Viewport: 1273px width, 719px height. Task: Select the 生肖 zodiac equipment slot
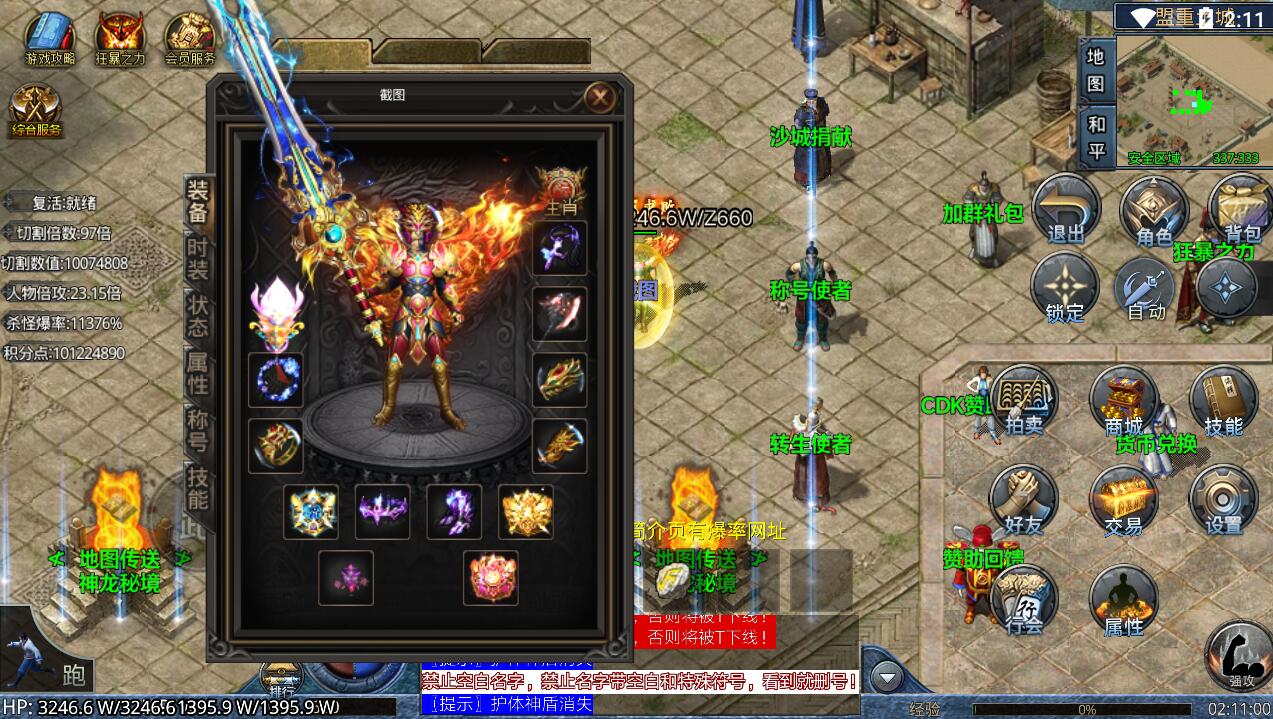coord(560,190)
